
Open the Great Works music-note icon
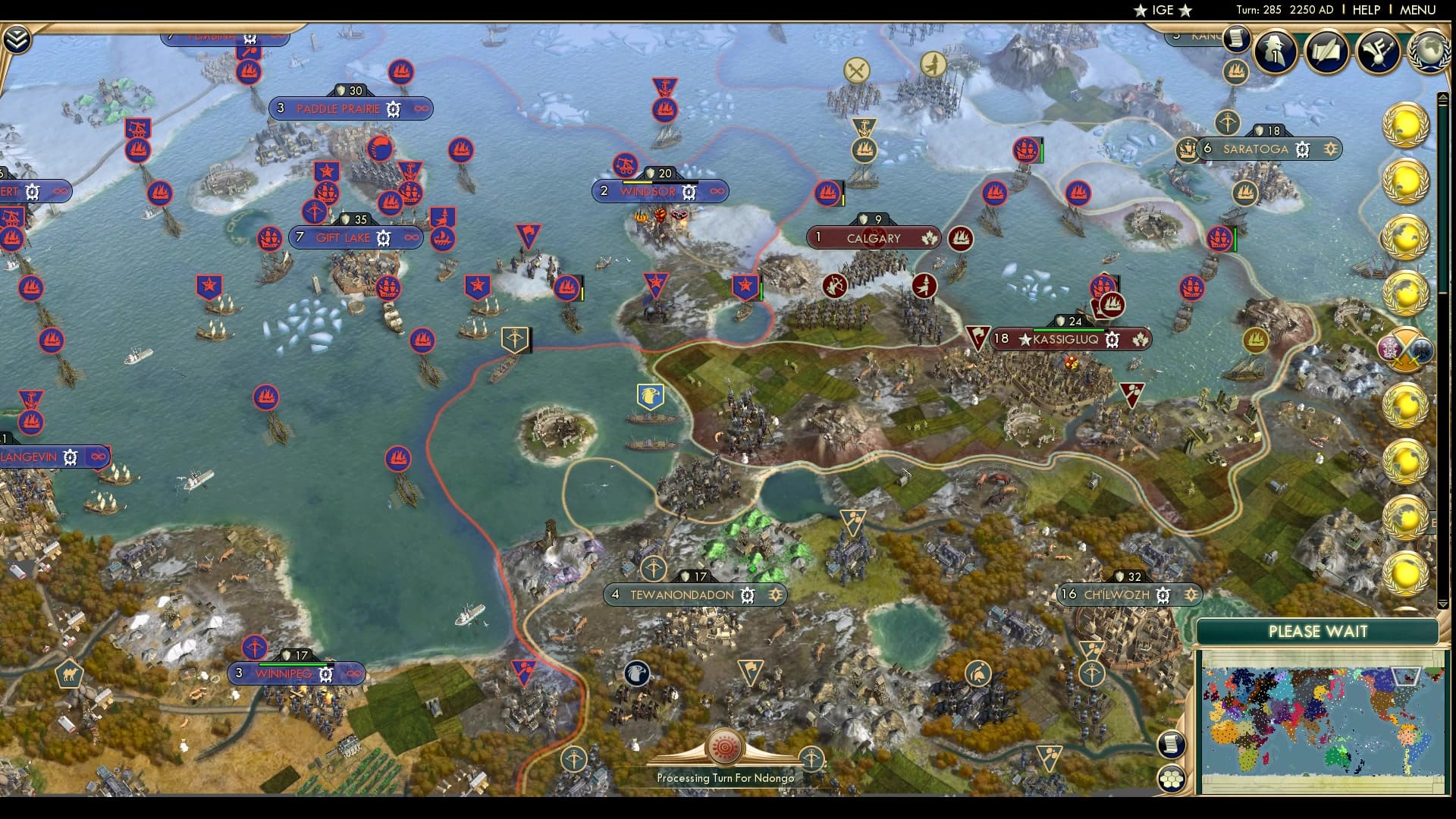click(1379, 53)
